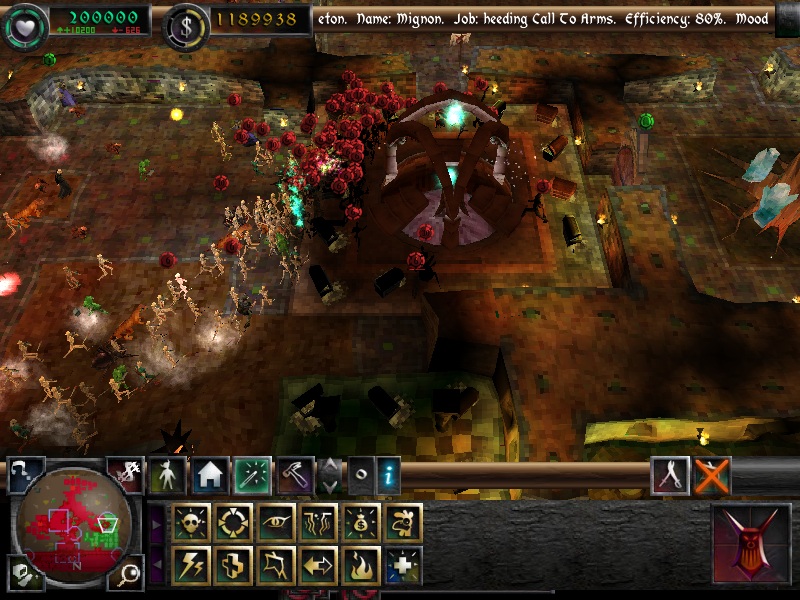Activate the double-arrow spell icon

(318, 565)
